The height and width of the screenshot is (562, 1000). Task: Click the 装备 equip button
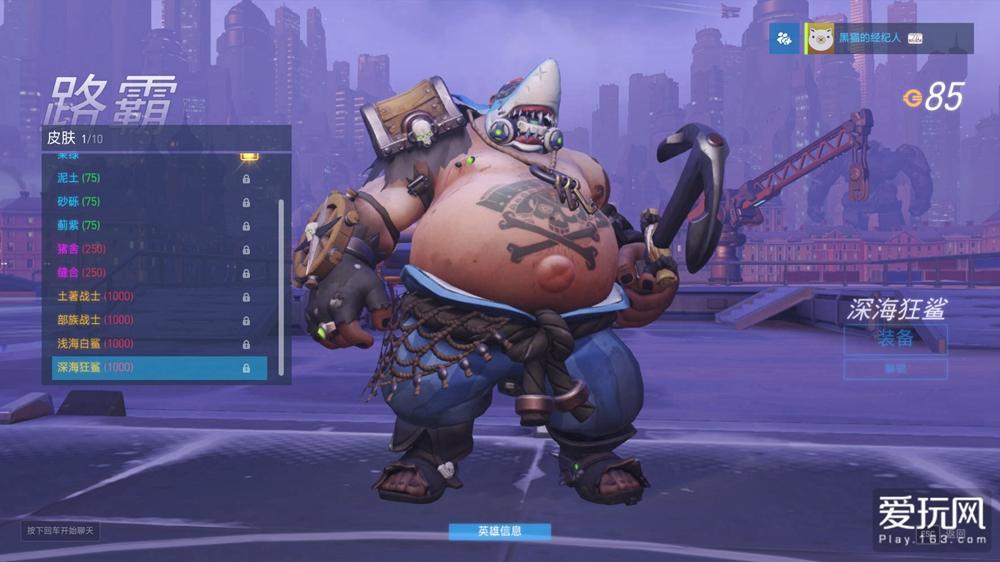[895, 338]
